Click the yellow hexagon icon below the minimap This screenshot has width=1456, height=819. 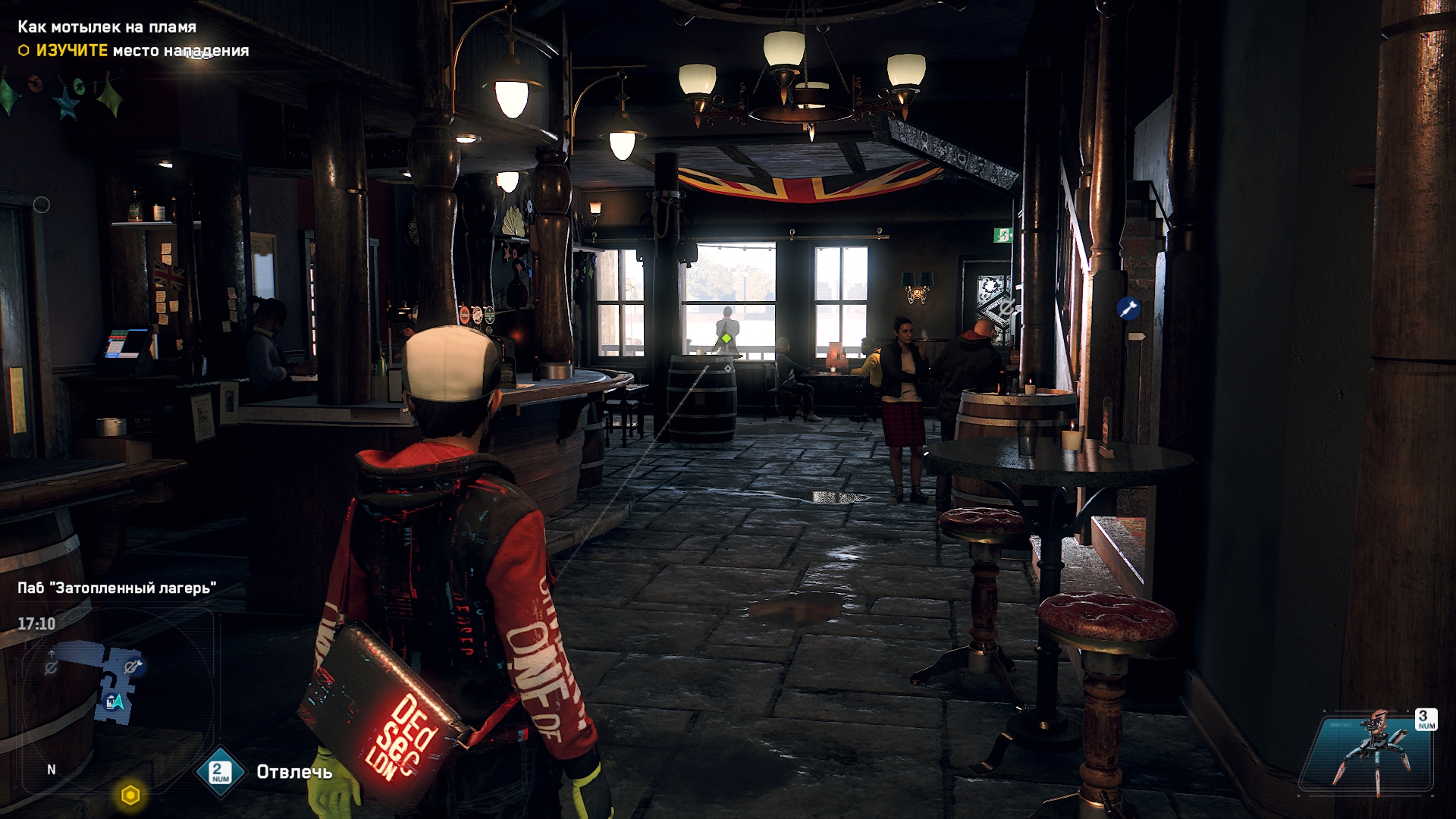130,795
